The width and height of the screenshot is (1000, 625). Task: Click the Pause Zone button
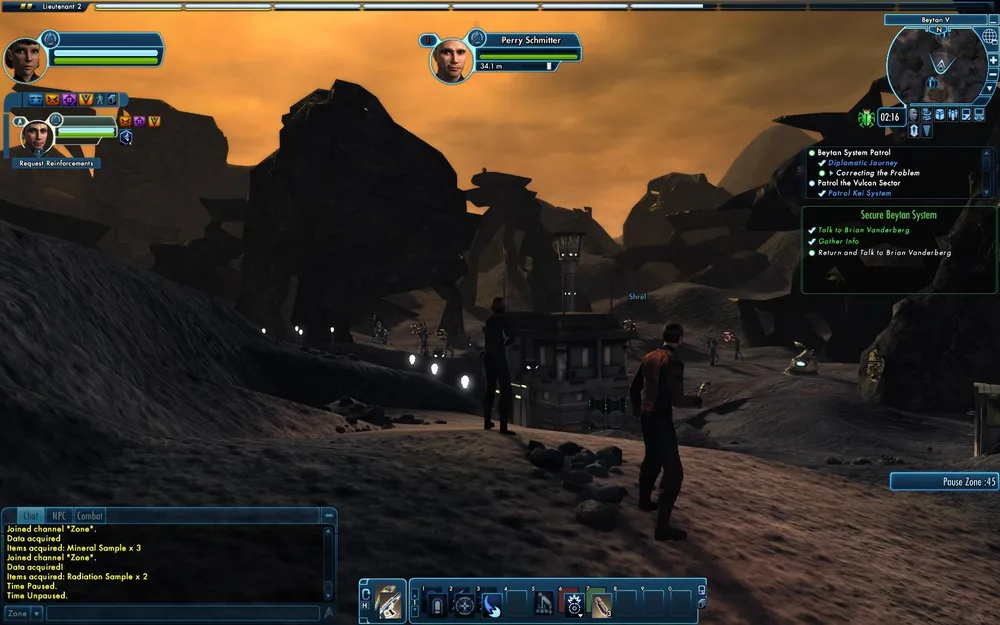pos(944,481)
